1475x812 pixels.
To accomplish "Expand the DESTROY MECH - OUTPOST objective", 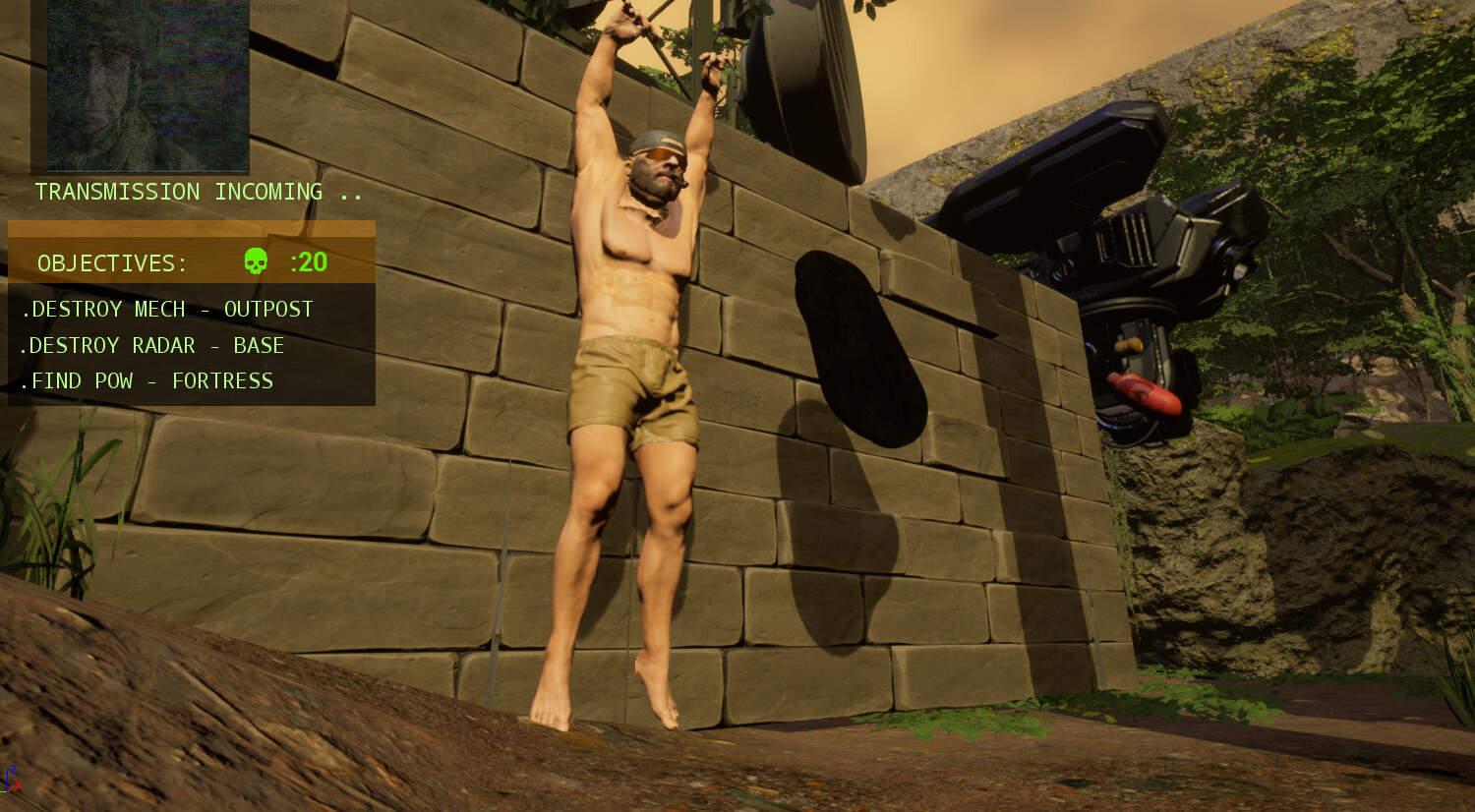I will (x=167, y=309).
